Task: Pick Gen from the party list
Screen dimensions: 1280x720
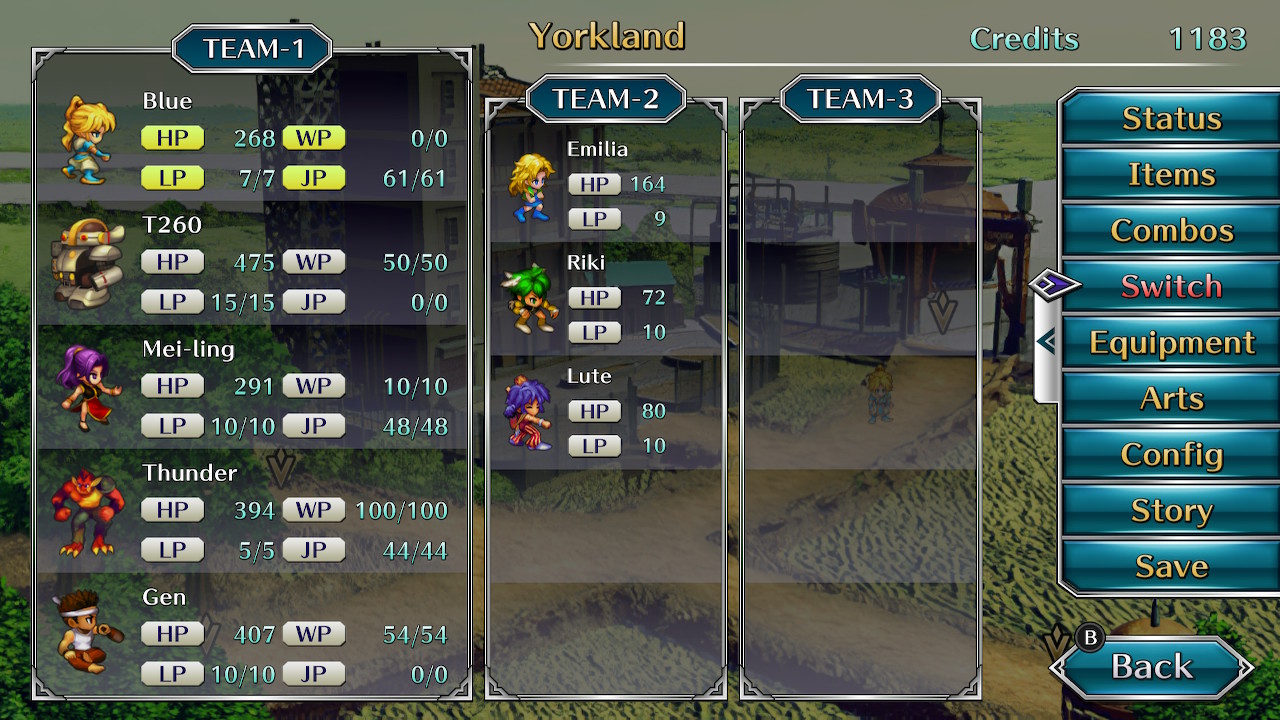Action: click(x=252, y=636)
